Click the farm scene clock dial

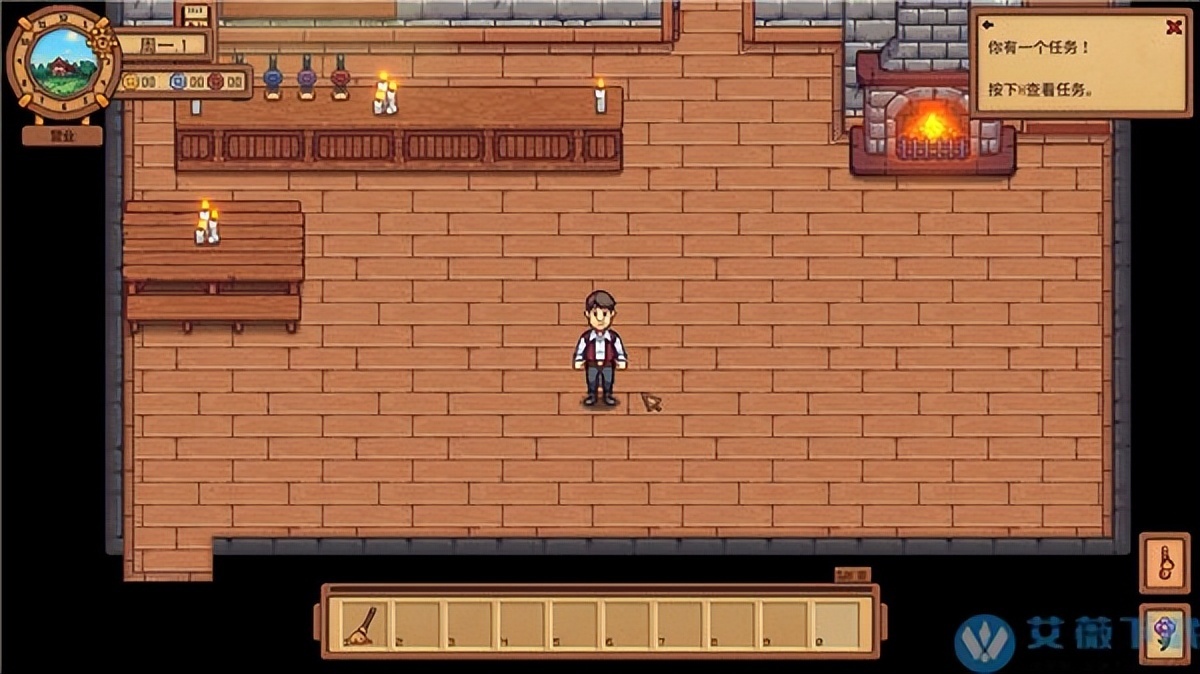[62, 62]
